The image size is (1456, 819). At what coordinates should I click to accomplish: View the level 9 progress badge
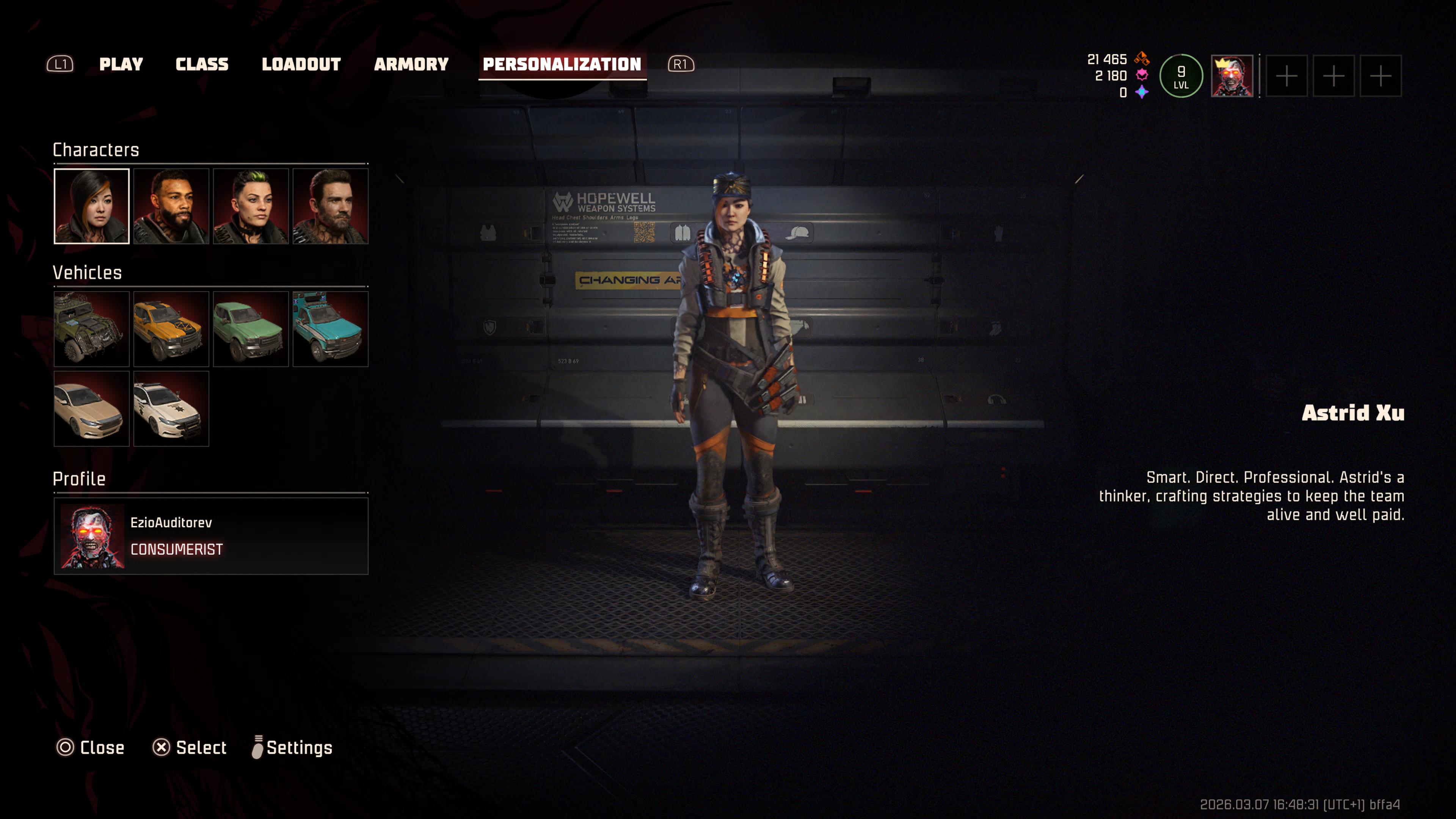1181,76
